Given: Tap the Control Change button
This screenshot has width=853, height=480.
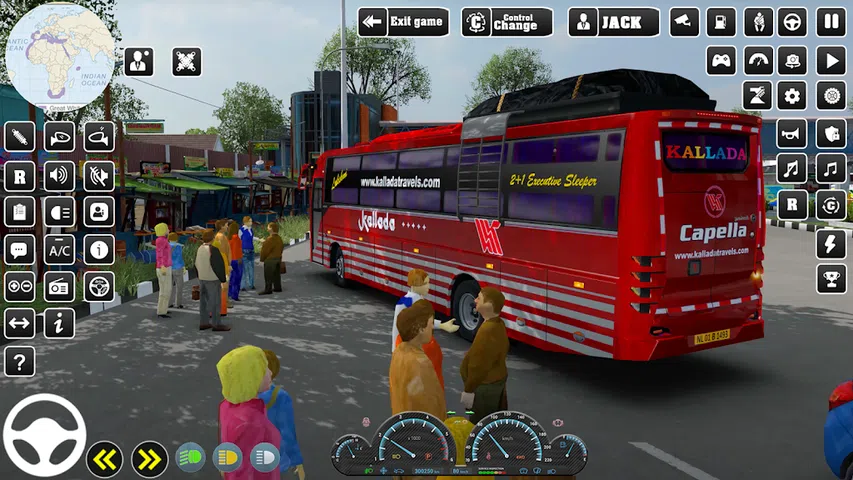Looking at the screenshot, I should pyautogui.click(x=507, y=22).
